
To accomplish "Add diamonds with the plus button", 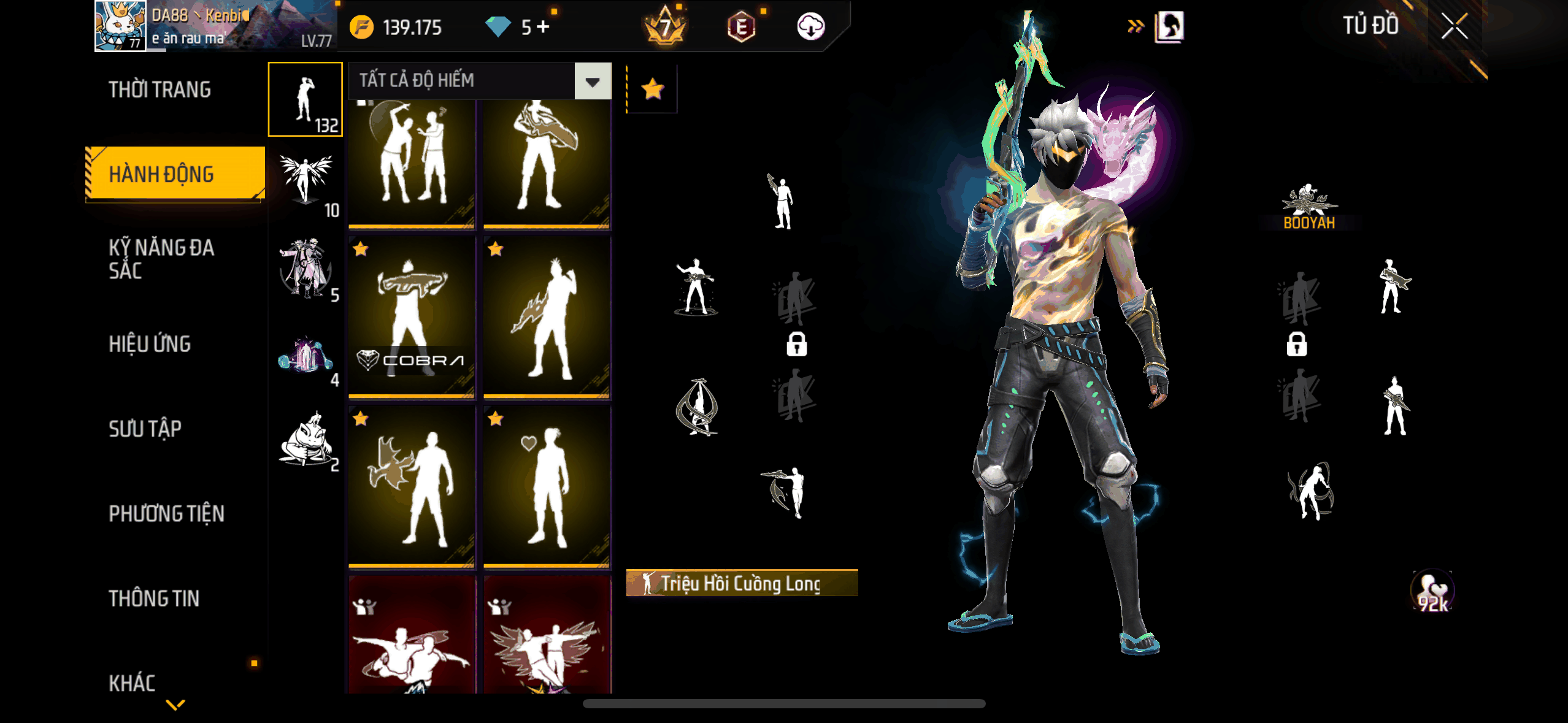I will click(x=543, y=27).
